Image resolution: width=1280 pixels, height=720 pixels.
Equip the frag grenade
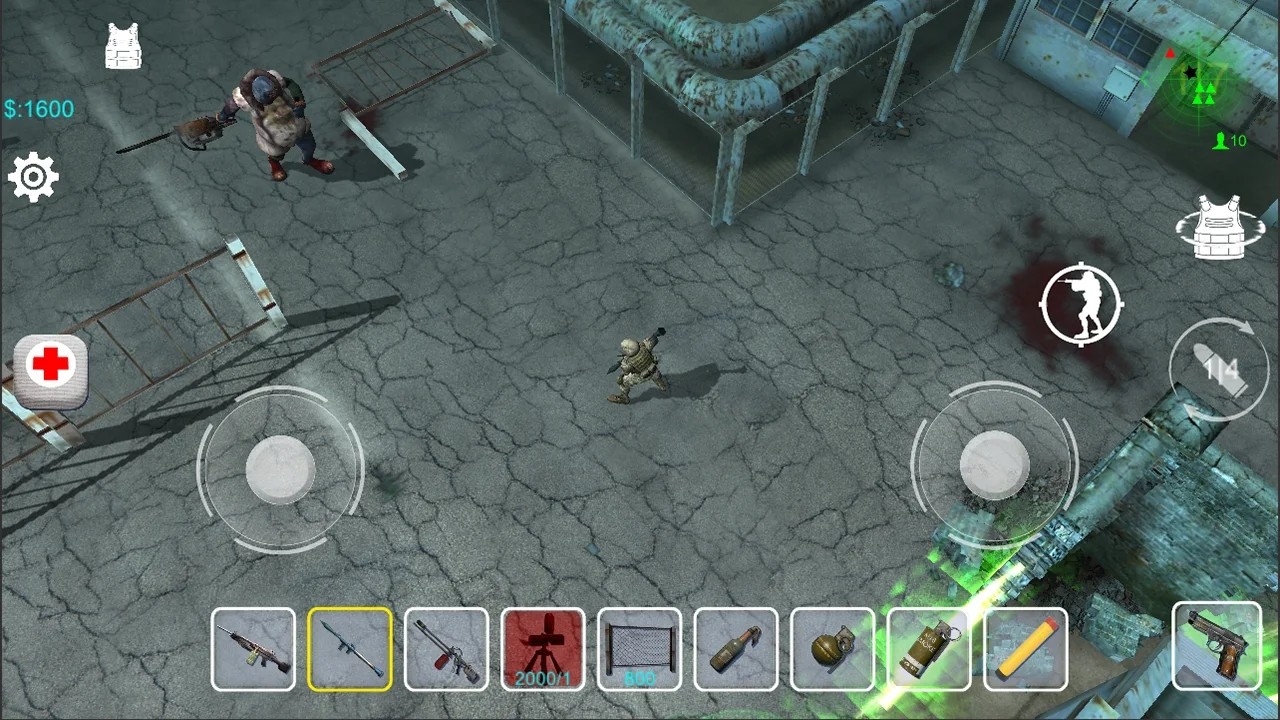click(833, 650)
